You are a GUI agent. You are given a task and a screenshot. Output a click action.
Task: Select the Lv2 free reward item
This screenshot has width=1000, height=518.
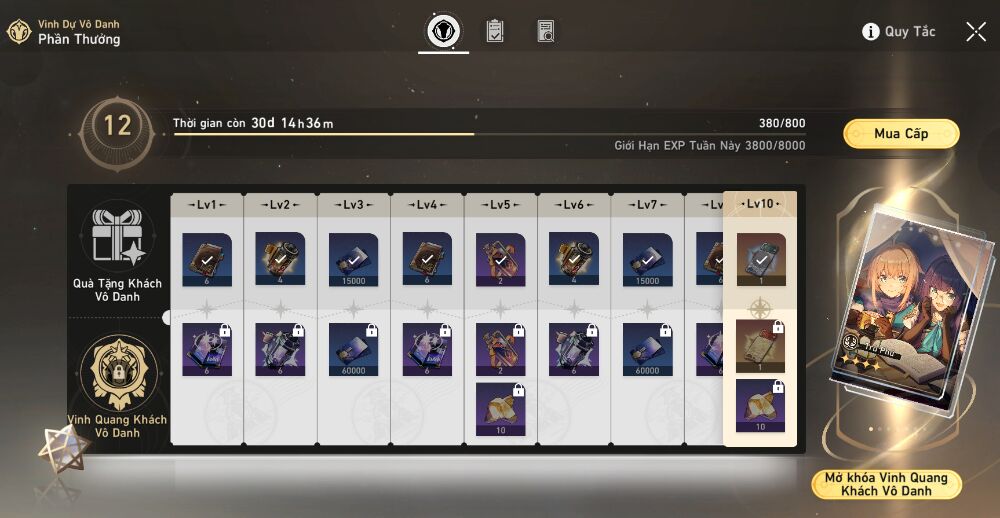click(x=280, y=258)
